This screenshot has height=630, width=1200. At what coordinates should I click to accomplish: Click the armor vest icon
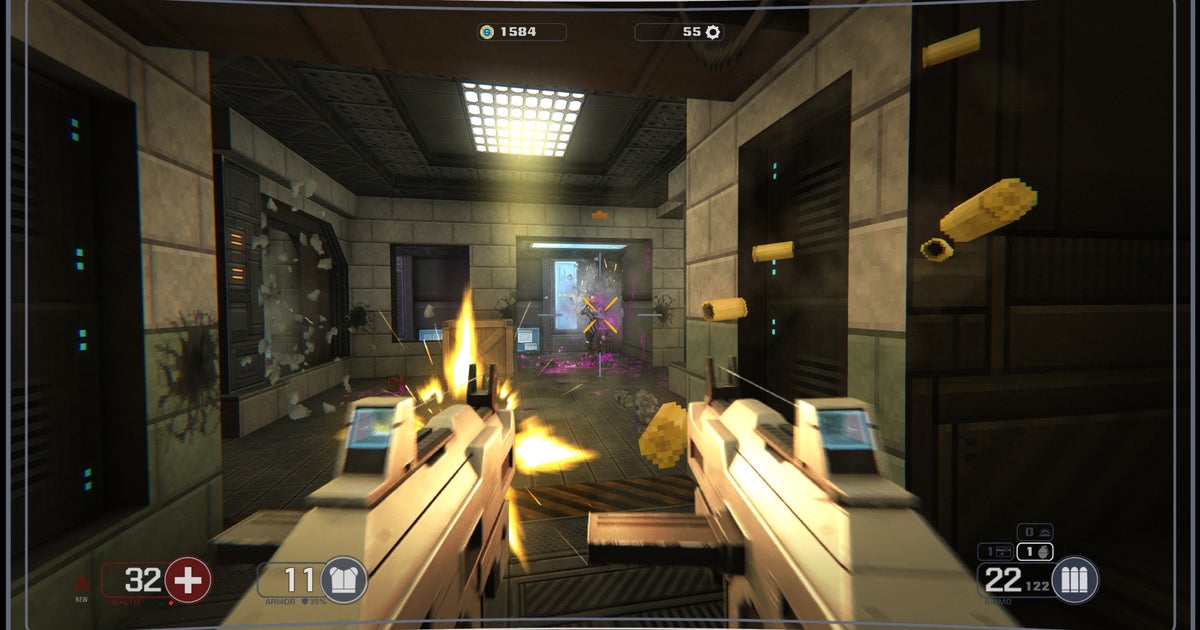pyautogui.click(x=343, y=581)
